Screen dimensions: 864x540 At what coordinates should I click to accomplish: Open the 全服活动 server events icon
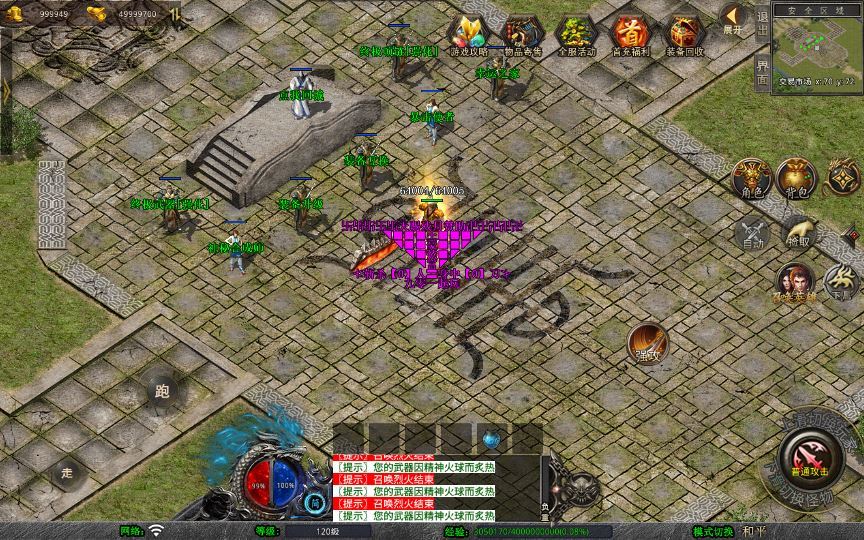[x=575, y=34]
